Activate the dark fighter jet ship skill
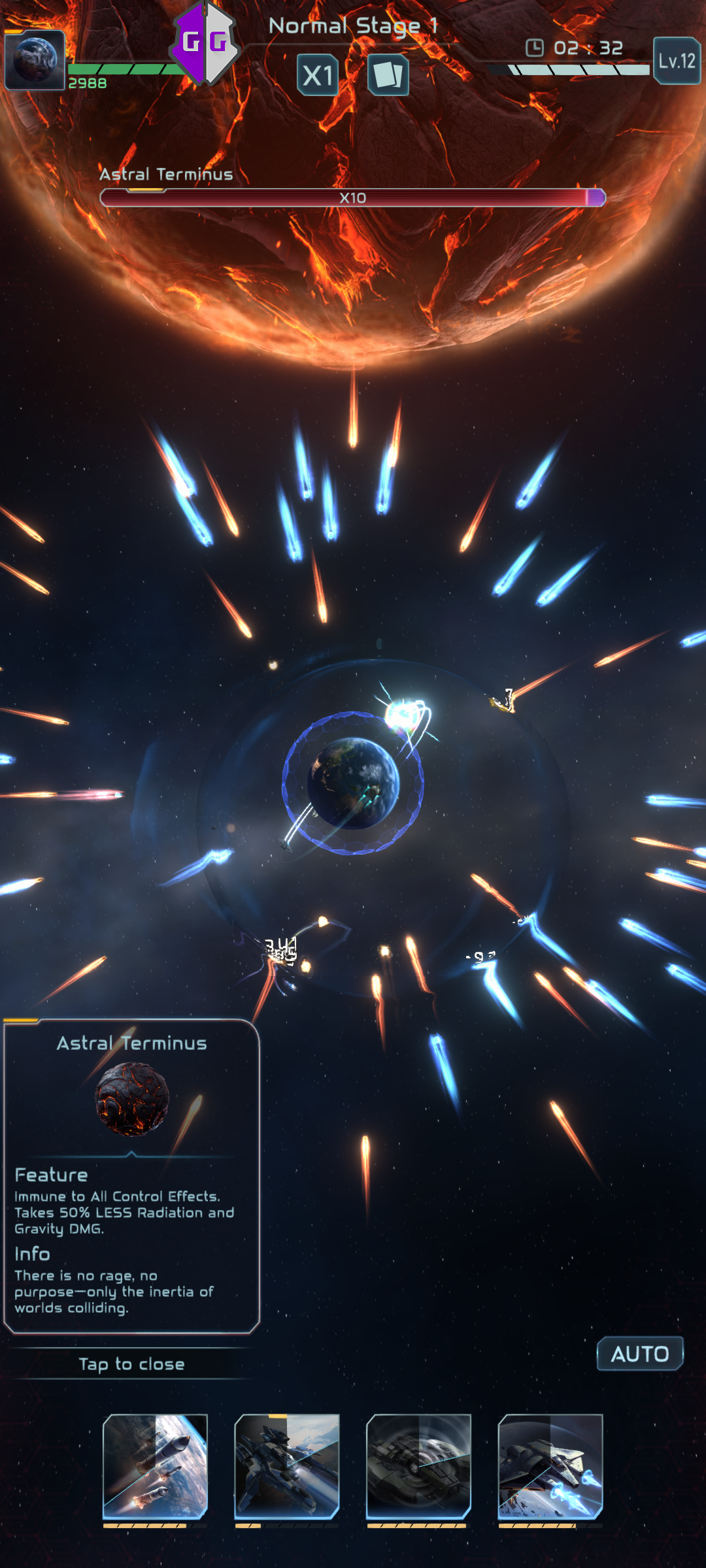Screen dimensions: 706x1568 coord(287,1466)
